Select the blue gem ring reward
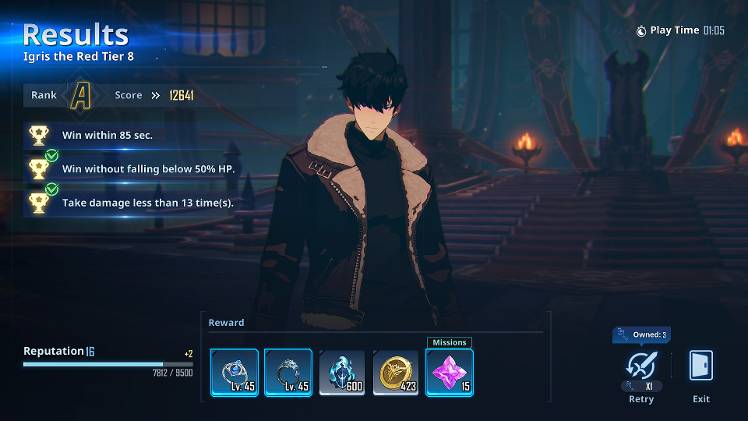The image size is (748, 421). tap(235, 372)
